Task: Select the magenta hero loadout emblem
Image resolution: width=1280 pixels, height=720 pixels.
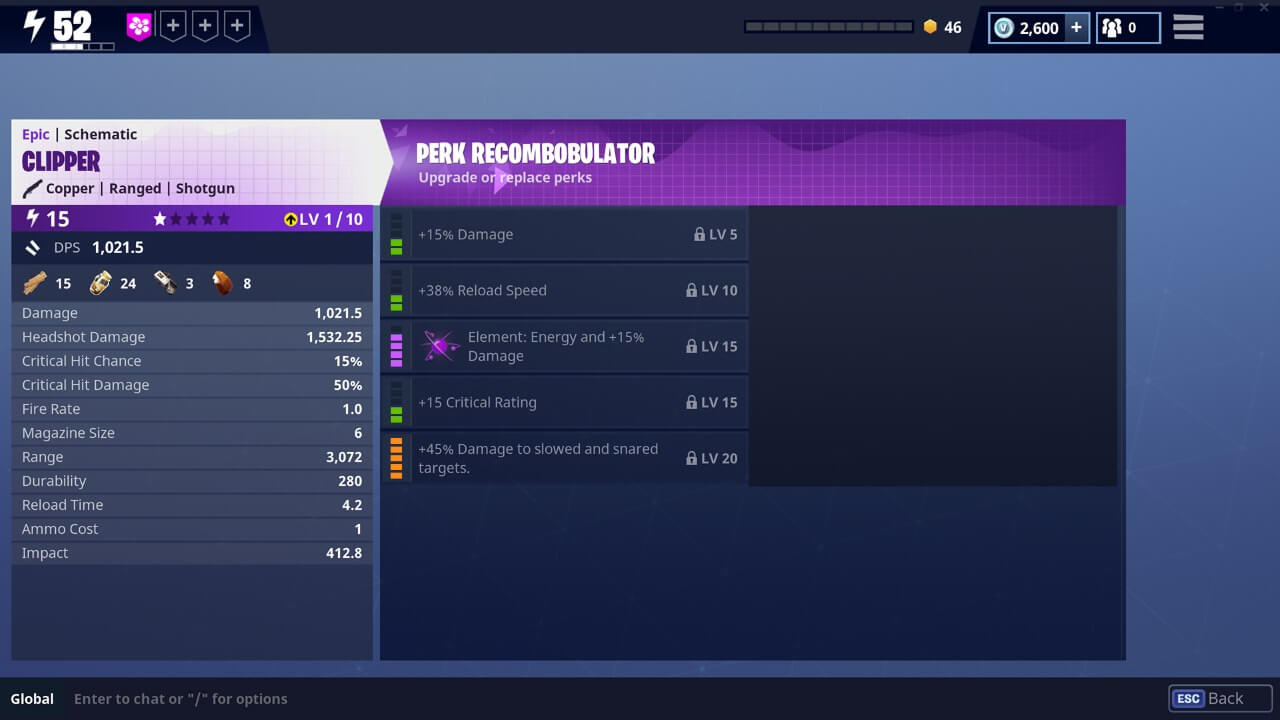Action: pos(137,25)
